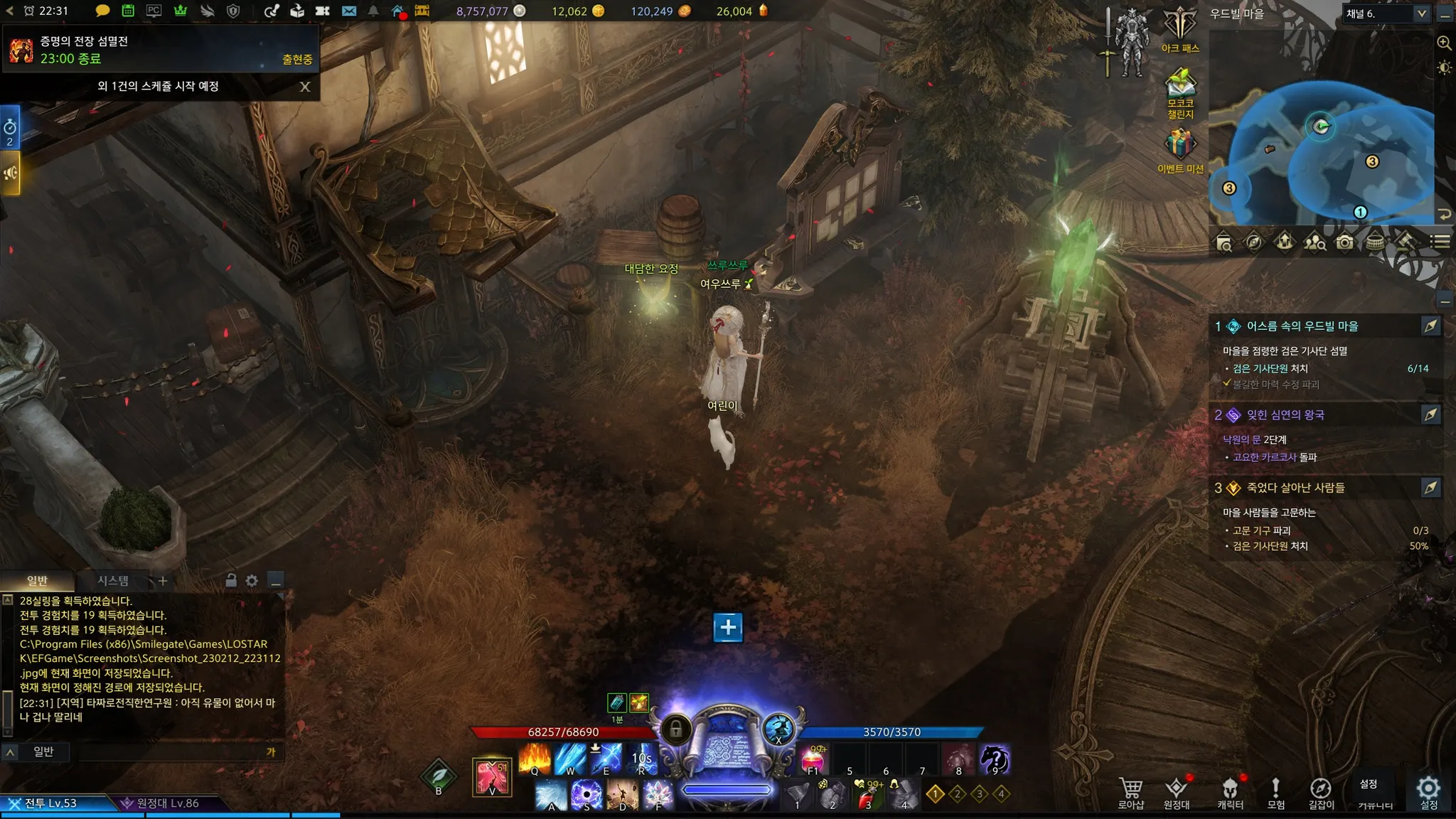
Task: Click the chat message input field
Action: point(171,751)
